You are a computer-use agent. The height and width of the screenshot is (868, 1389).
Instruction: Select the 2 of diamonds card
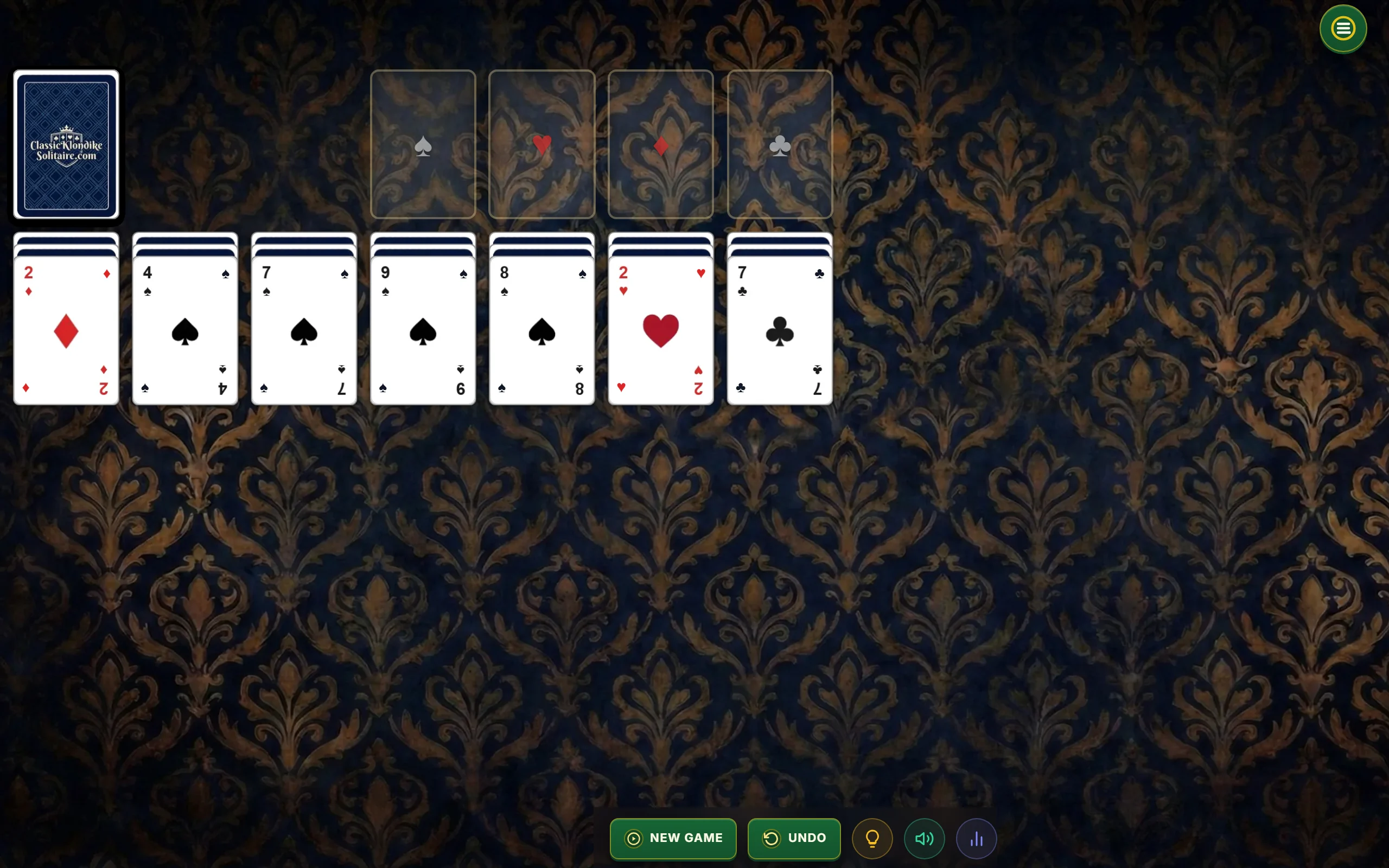(66, 331)
